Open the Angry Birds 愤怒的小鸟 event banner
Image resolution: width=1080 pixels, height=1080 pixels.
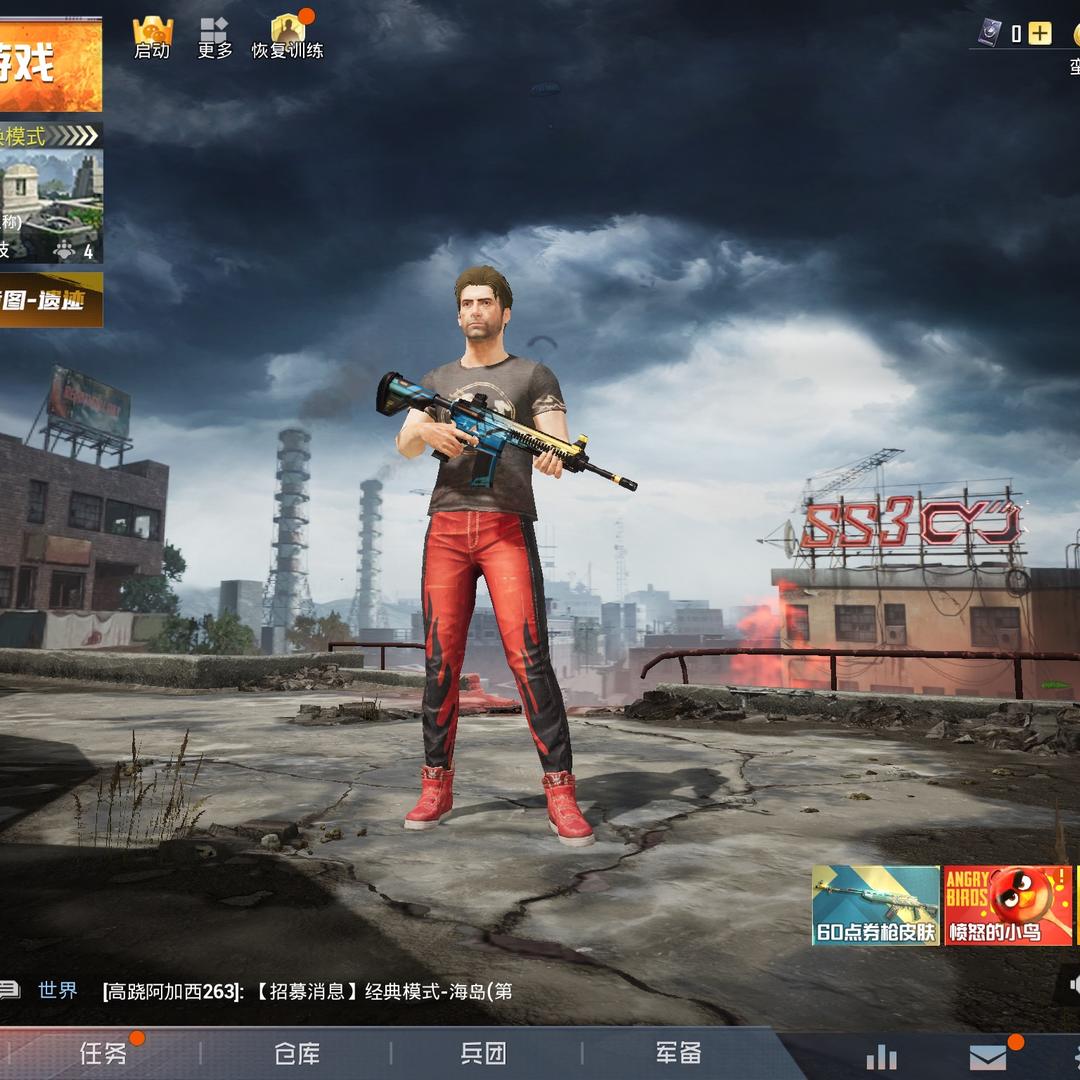pyautogui.click(x=1008, y=905)
